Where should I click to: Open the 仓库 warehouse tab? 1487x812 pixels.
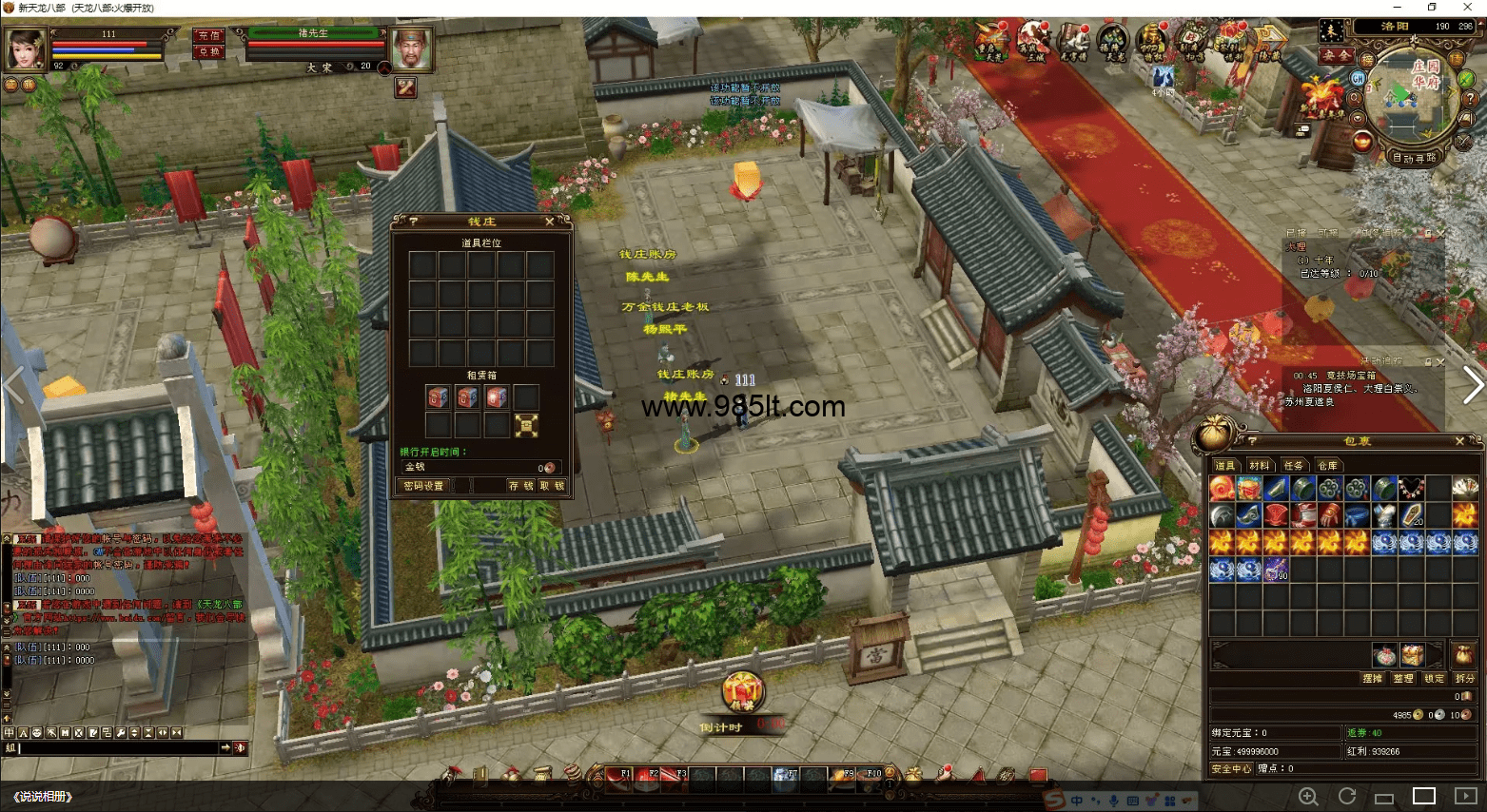coord(1328,465)
